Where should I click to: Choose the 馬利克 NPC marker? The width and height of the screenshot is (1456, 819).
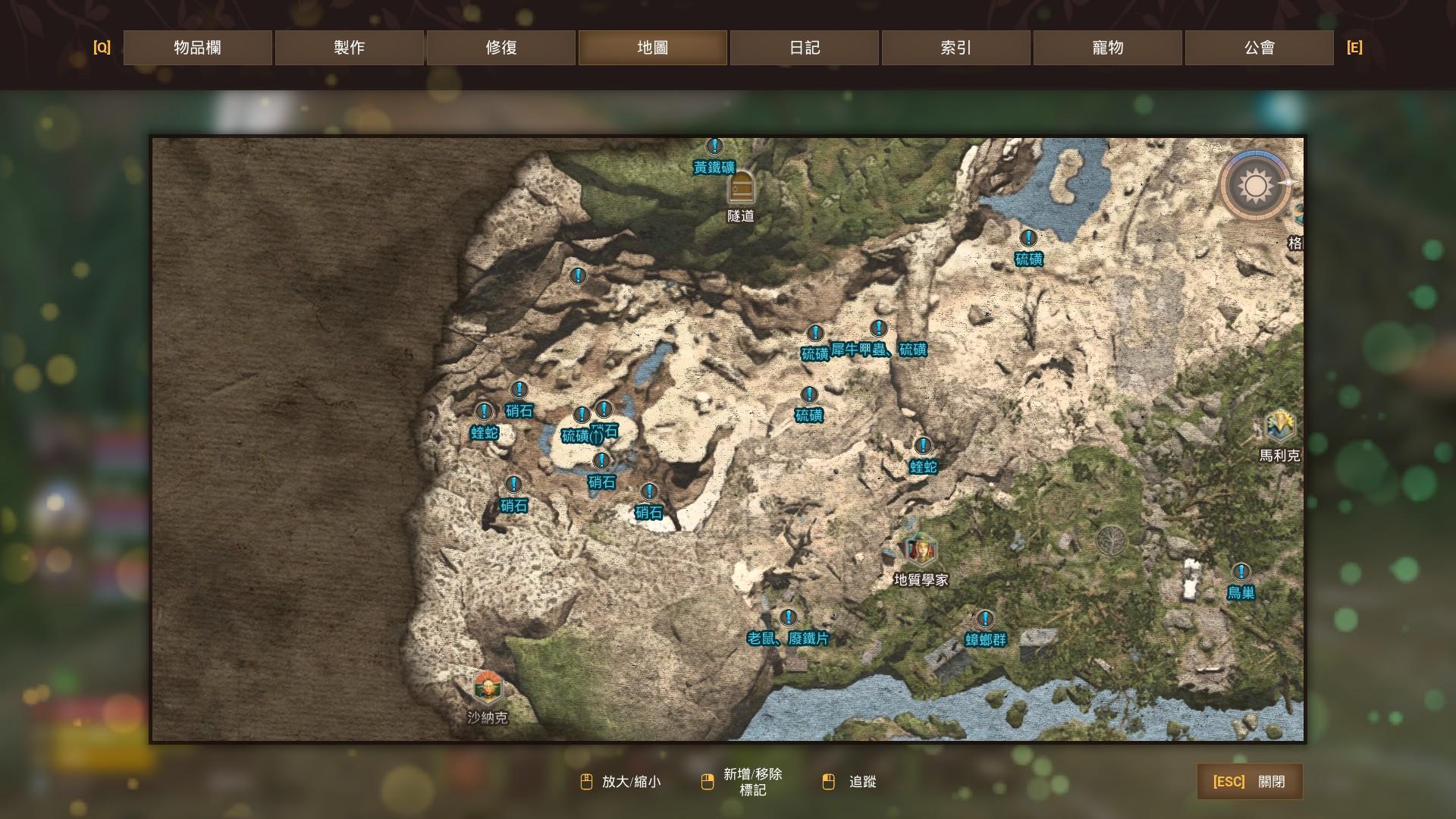point(1279,426)
